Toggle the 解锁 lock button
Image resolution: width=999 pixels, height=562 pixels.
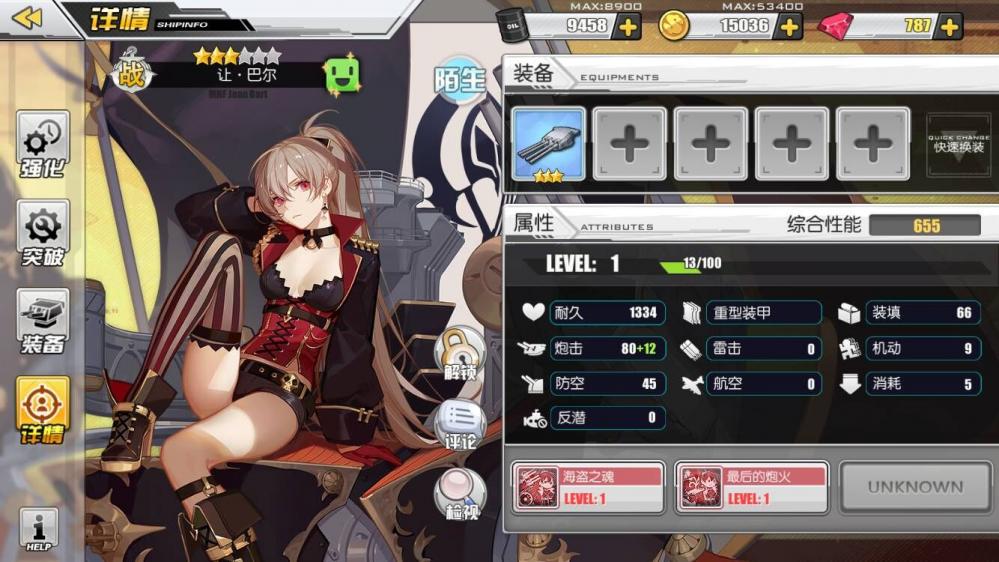pos(459,354)
